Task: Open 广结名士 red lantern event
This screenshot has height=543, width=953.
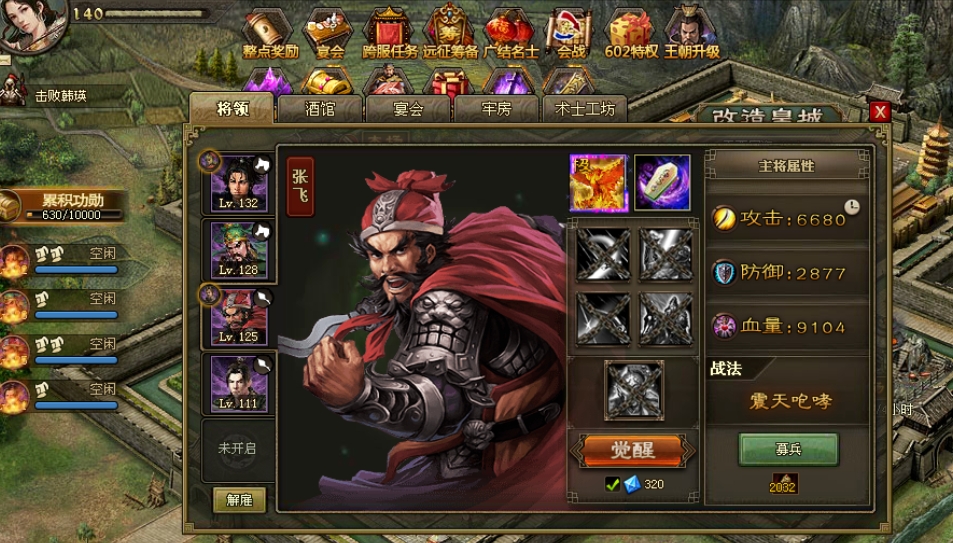Action: click(x=509, y=32)
